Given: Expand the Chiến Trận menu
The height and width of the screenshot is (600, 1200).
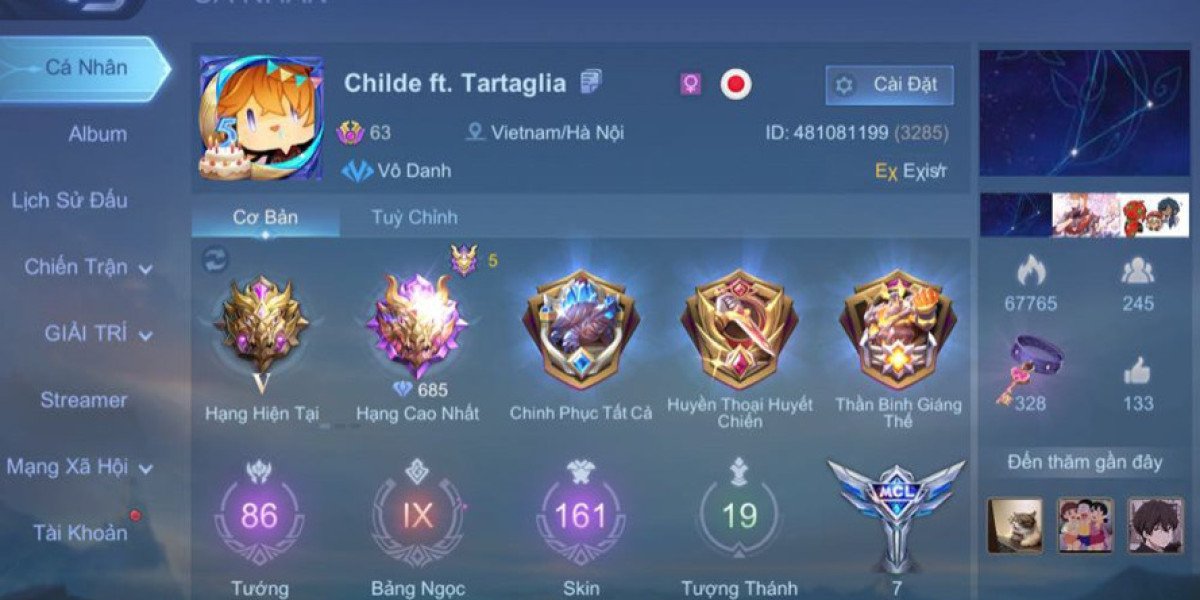Looking at the screenshot, I should click(88, 267).
